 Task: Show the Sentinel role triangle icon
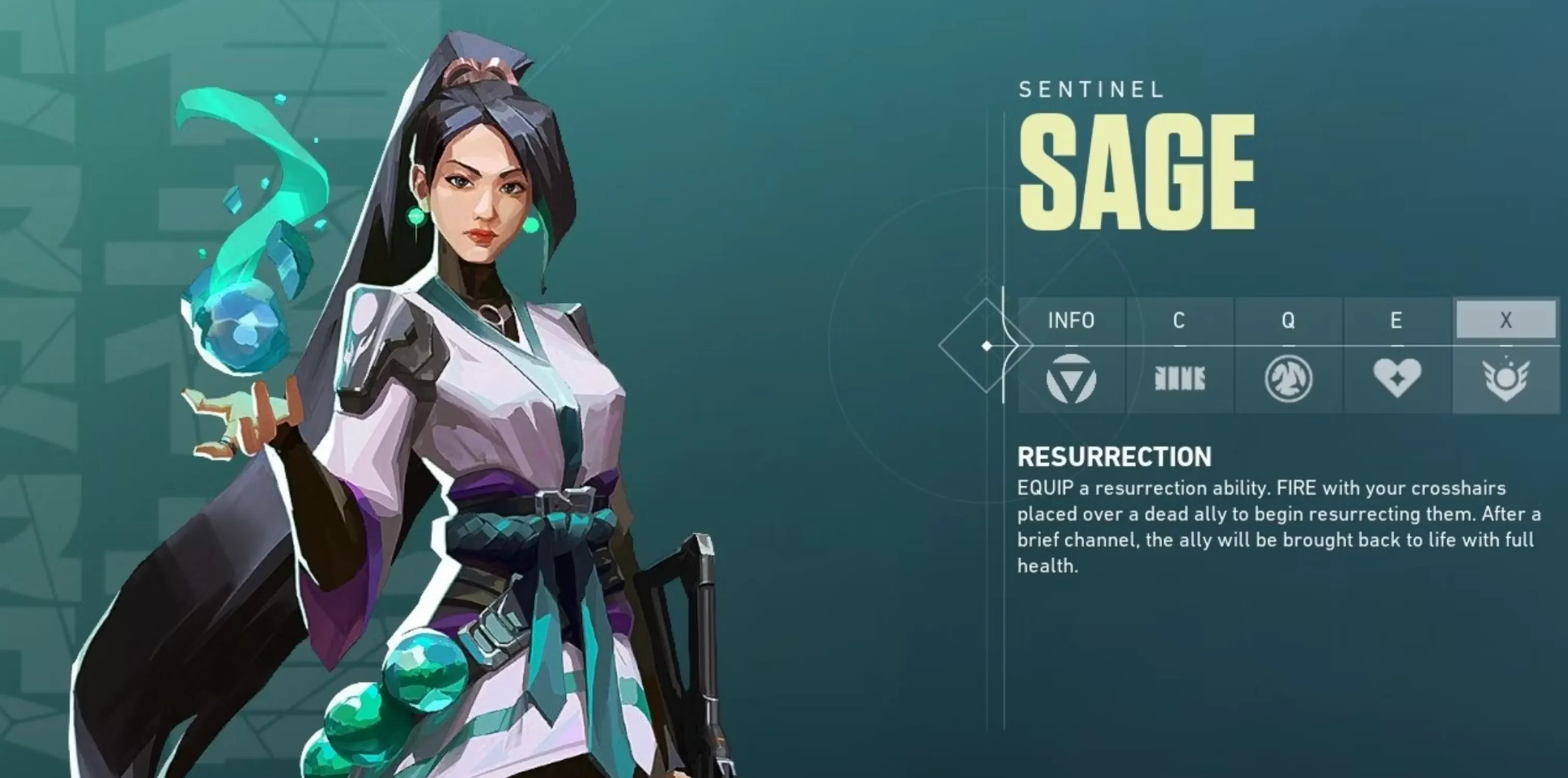pos(1071,379)
